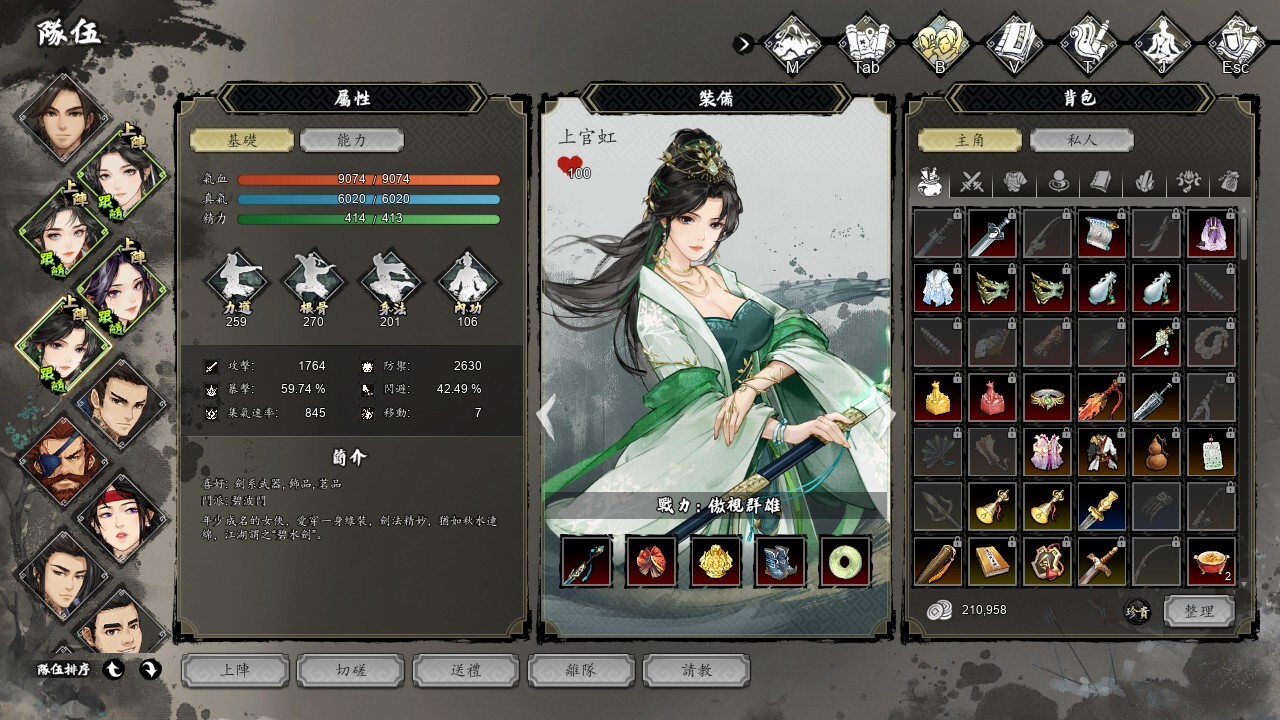1280x720 pixels.
Task: Toggle the 珍貴 filter button
Action: coord(1137,611)
